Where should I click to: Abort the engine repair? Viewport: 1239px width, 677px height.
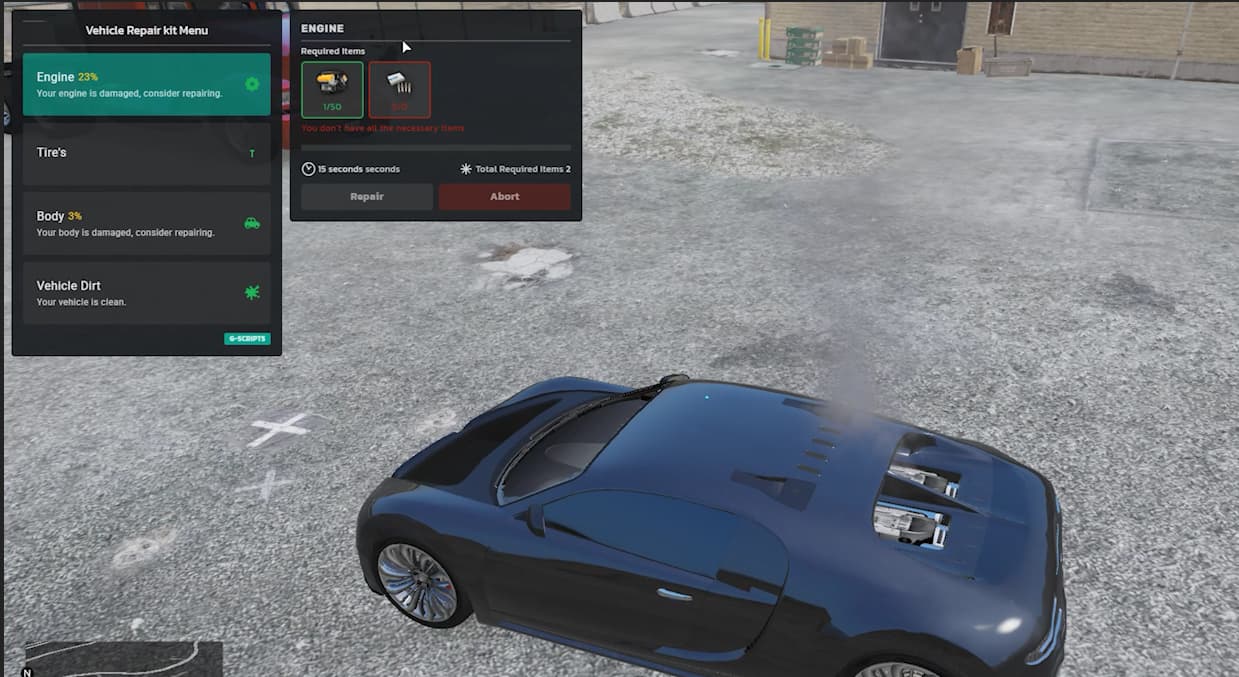coord(504,197)
